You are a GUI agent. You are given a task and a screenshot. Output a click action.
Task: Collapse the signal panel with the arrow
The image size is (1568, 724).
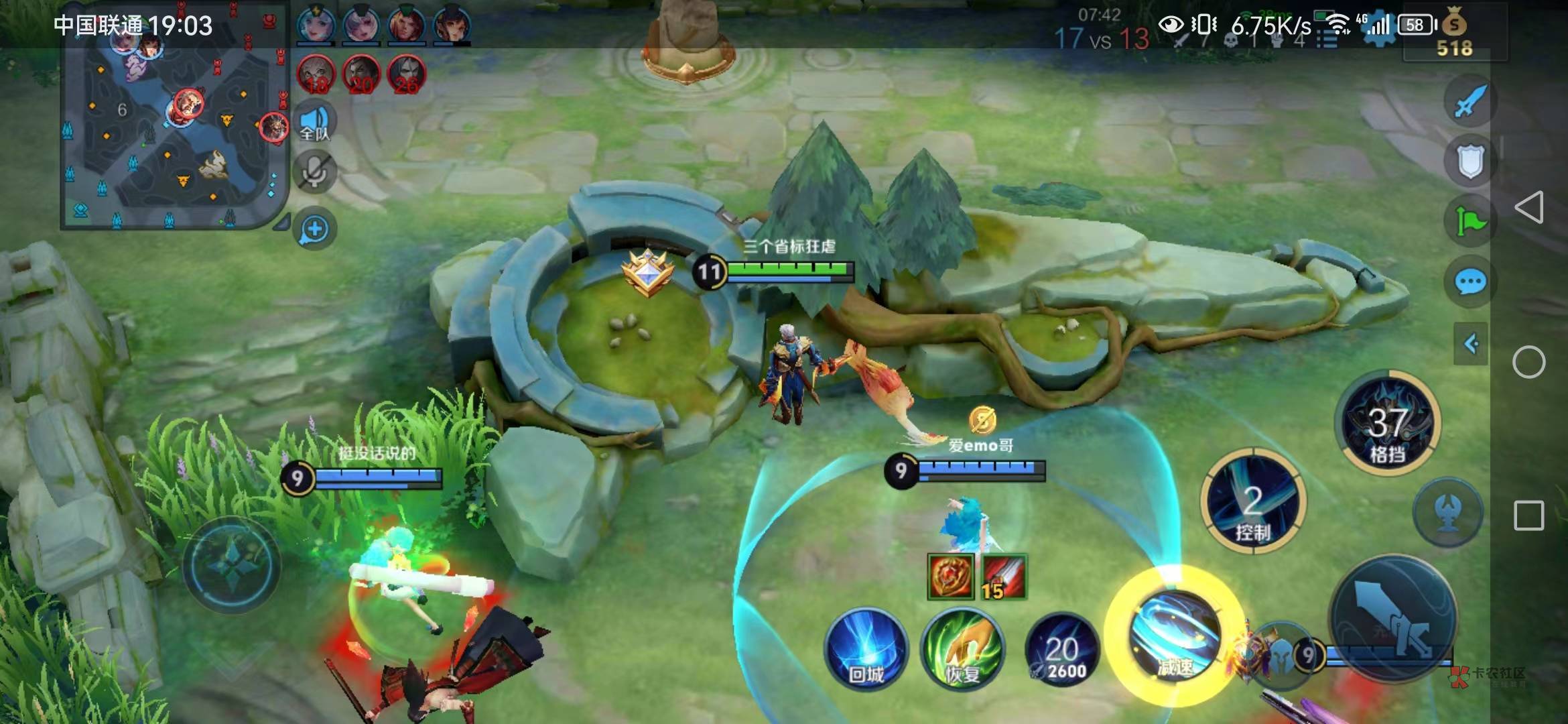[x=1471, y=344]
